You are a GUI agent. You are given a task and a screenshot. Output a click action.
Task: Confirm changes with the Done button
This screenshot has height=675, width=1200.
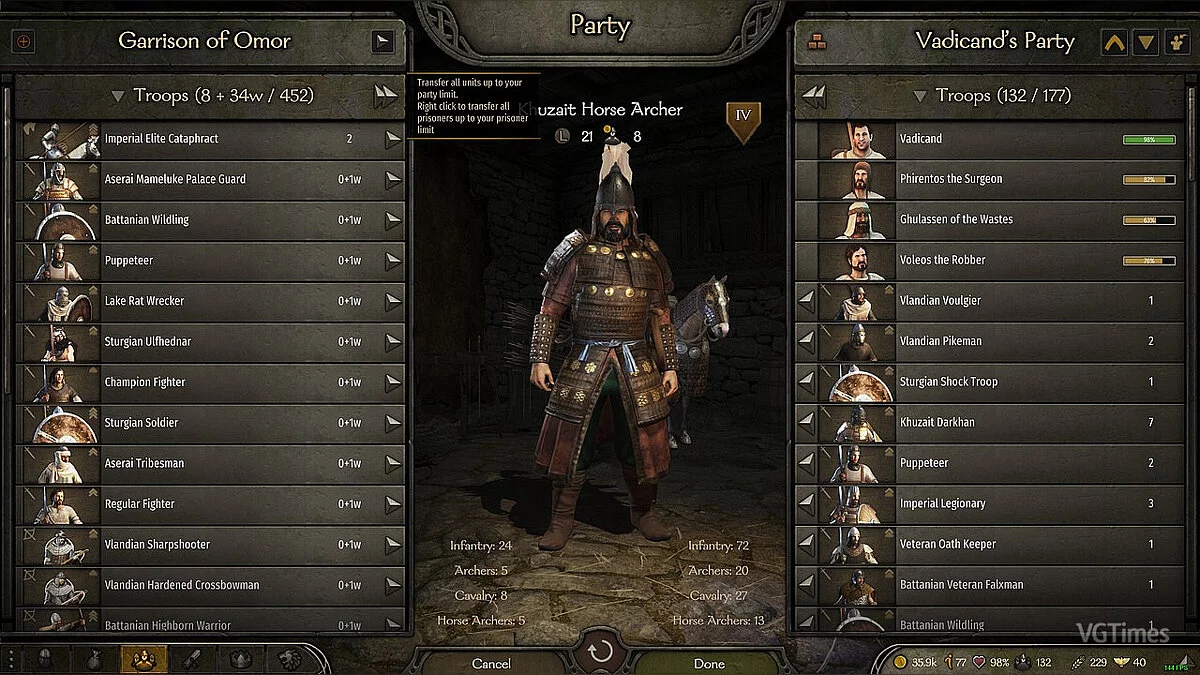tap(709, 663)
